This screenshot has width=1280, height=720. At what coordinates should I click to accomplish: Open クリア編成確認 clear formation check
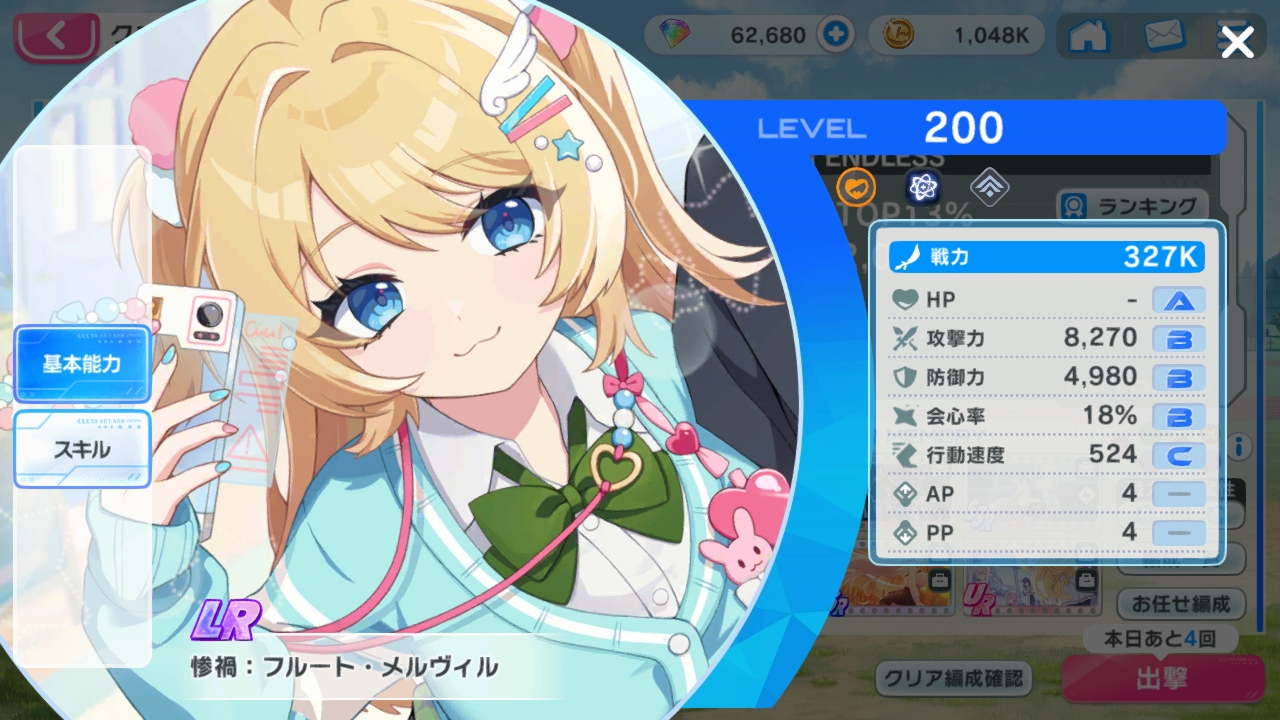(x=953, y=679)
